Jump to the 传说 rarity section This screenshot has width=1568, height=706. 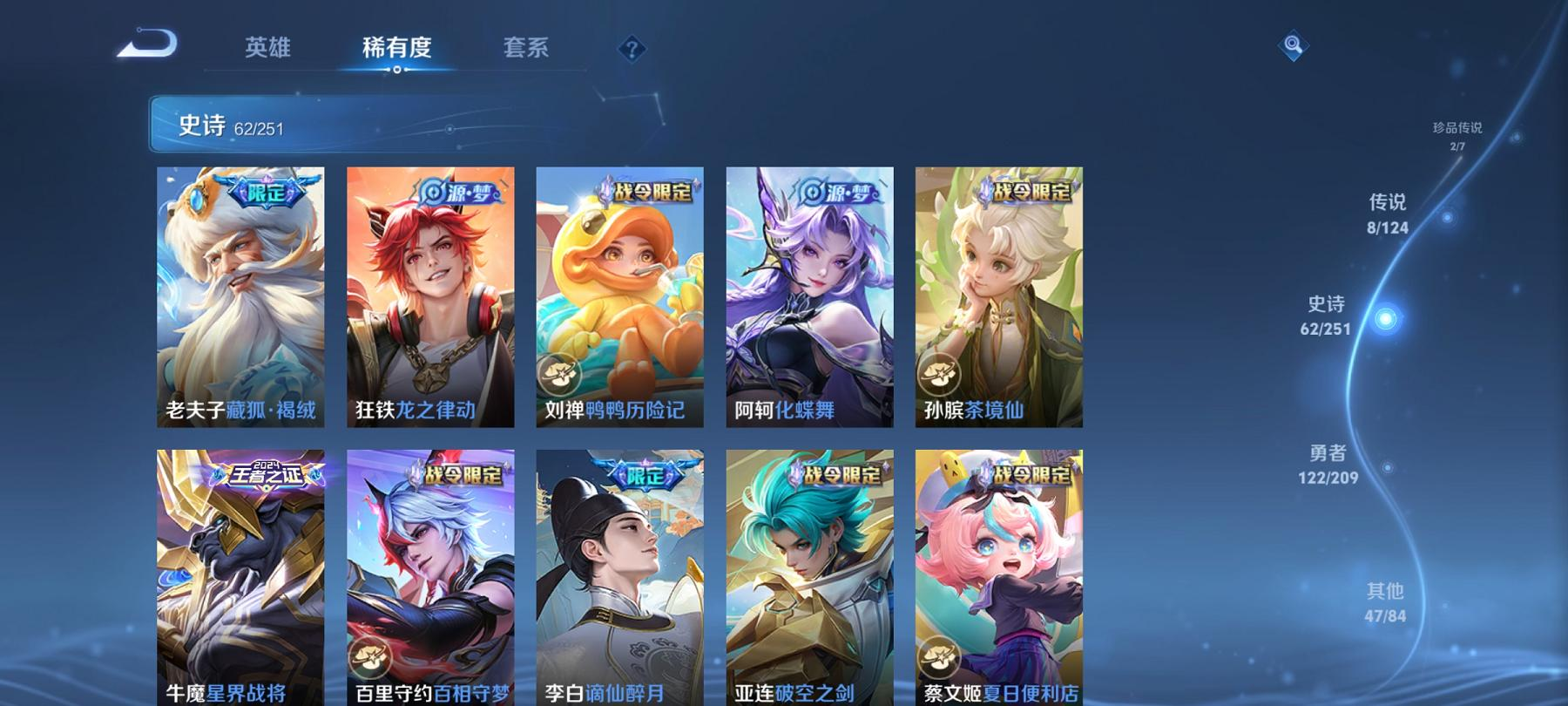[1388, 214]
